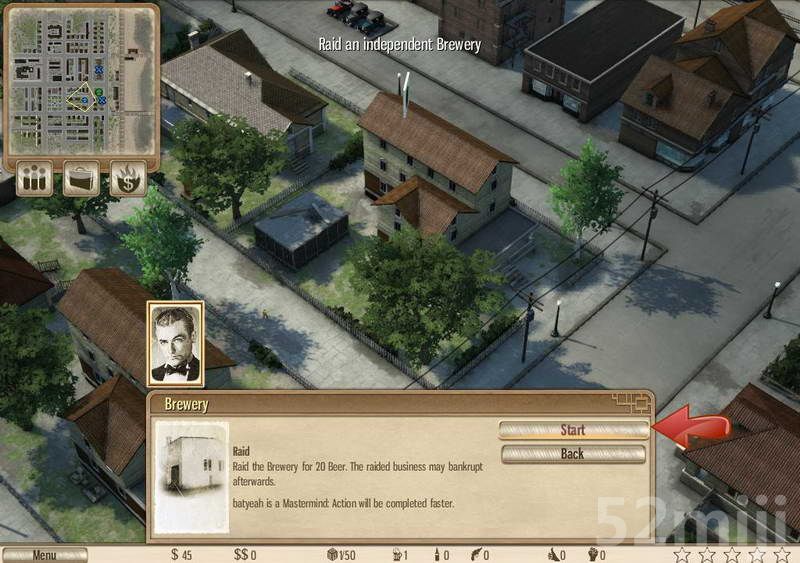Go back from the Raid dialog
The image size is (800, 563).
click(573, 454)
